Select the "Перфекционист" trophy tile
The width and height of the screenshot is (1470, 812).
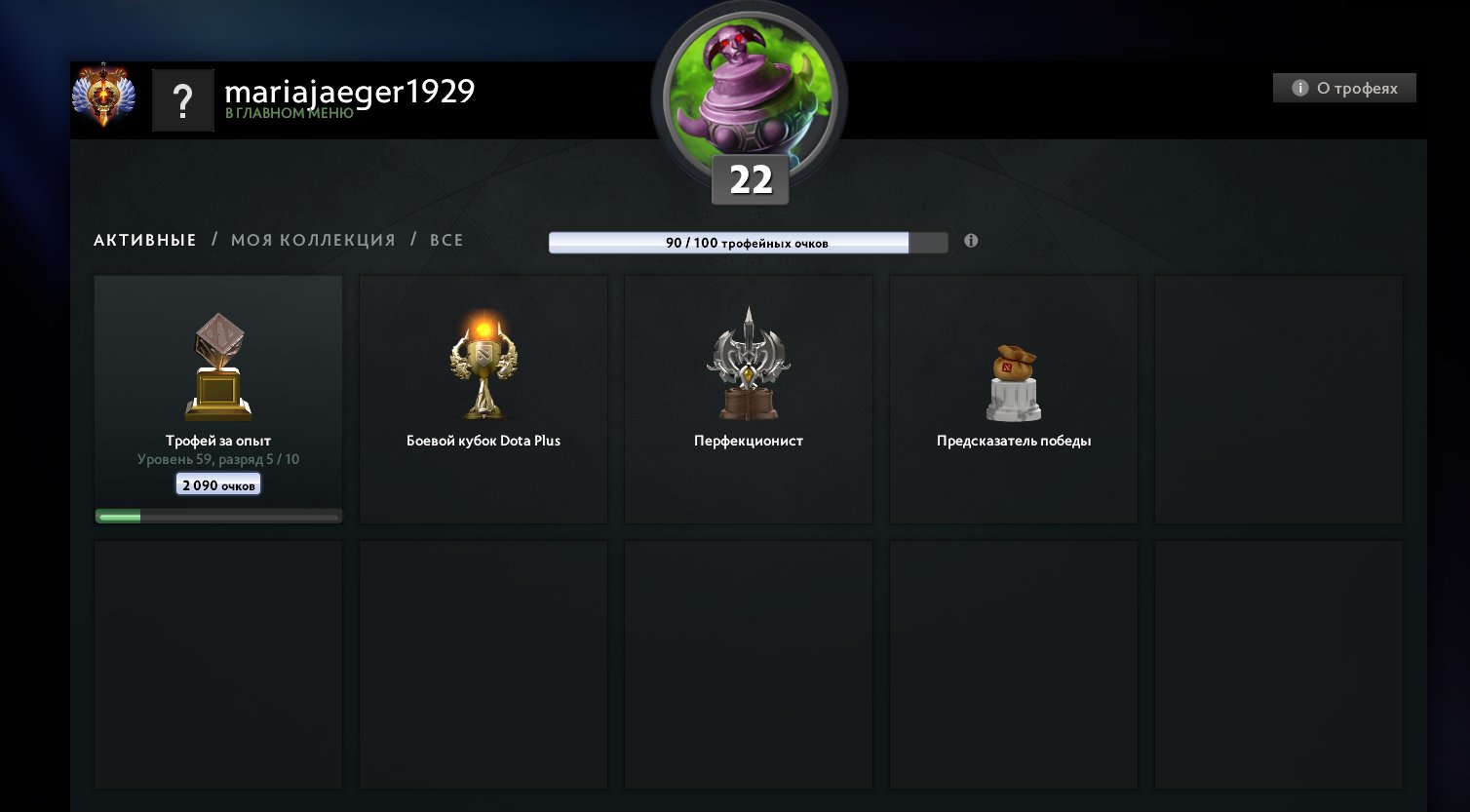click(749, 398)
